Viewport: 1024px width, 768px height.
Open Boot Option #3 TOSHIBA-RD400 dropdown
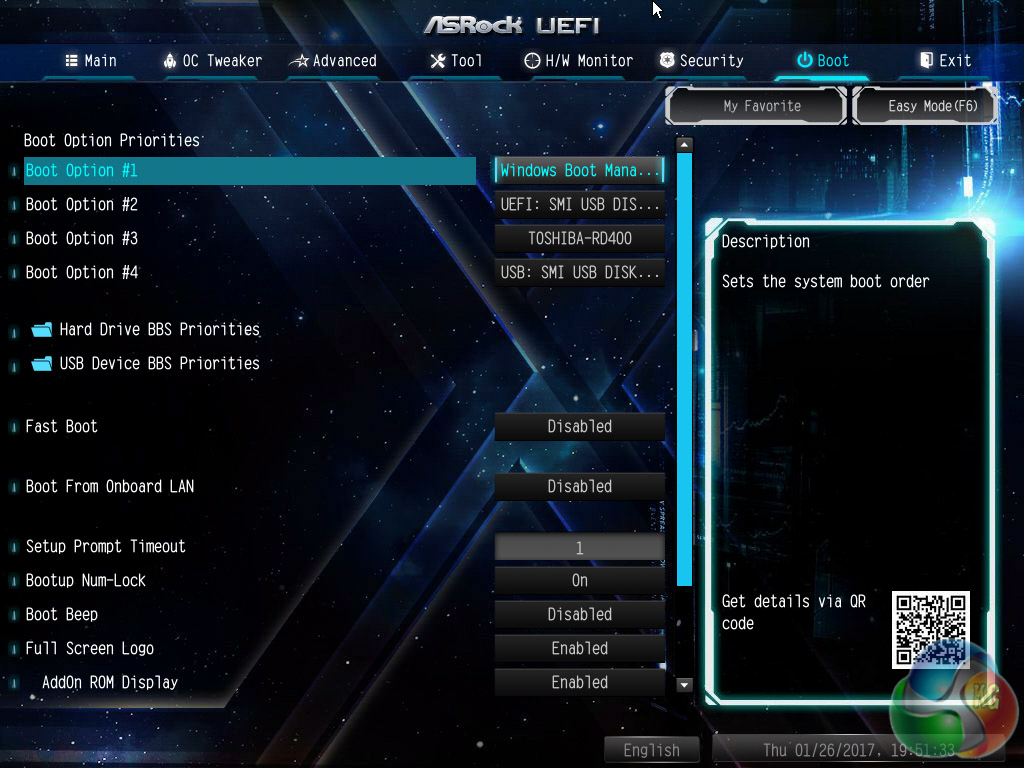[x=580, y=239]
